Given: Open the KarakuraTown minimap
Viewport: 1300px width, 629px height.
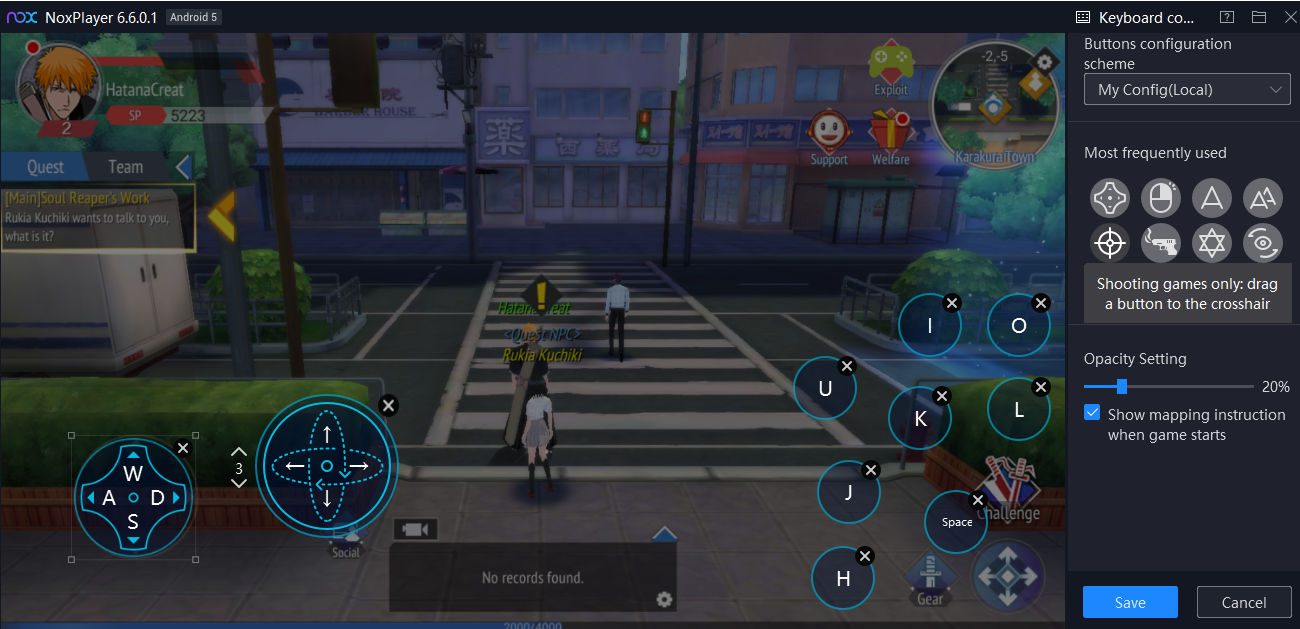Looking at the screenshot, I should tap(993, 105).
